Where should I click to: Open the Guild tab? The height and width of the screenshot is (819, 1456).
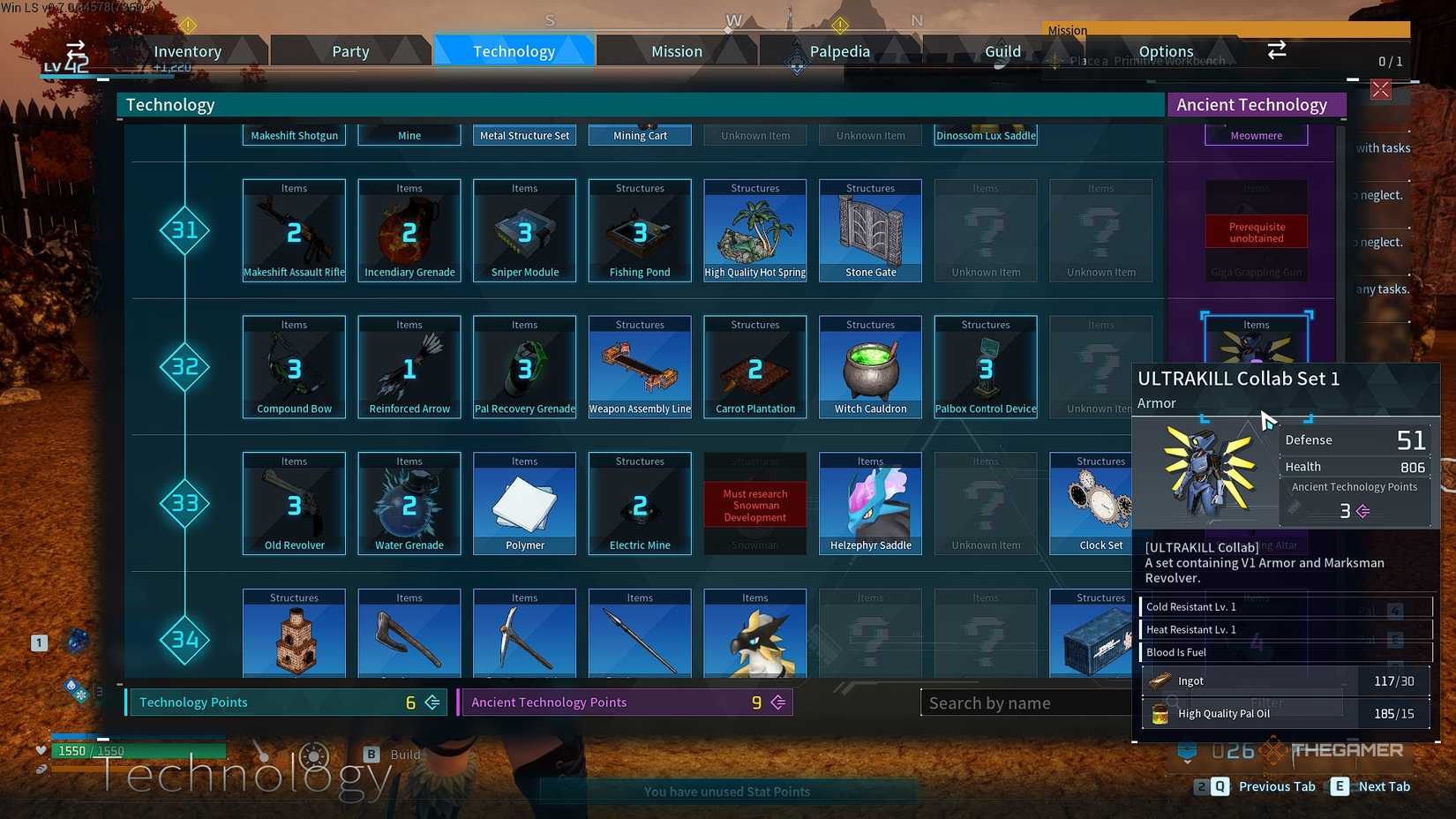point(1002,50)
